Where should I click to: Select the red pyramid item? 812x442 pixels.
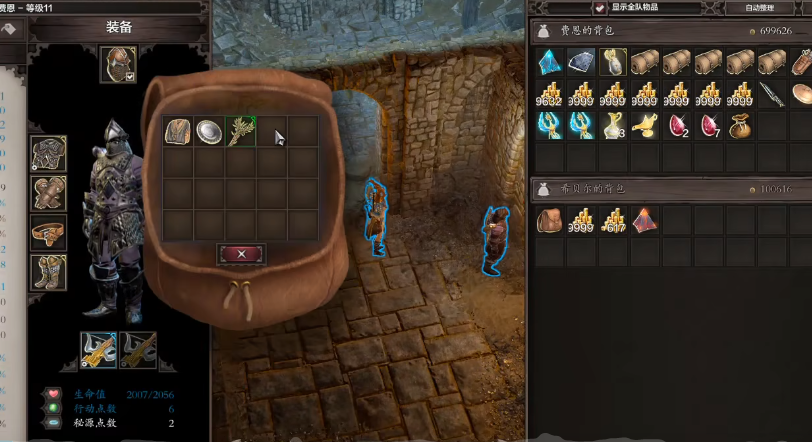tap(645, 220)
